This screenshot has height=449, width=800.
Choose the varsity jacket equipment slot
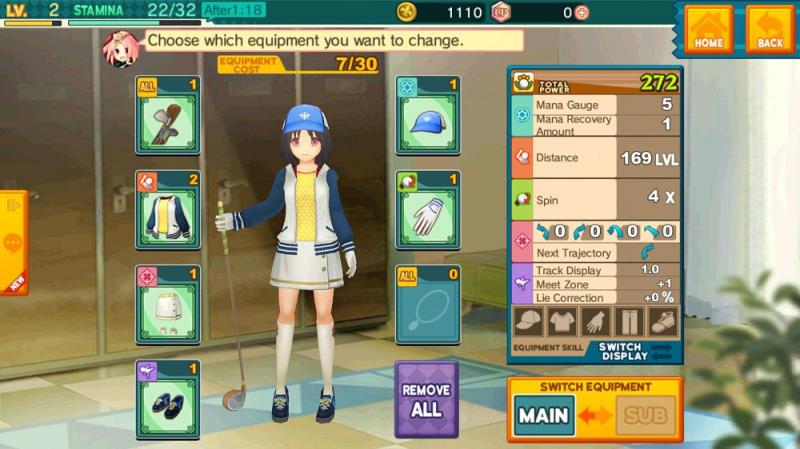(168, 210)
